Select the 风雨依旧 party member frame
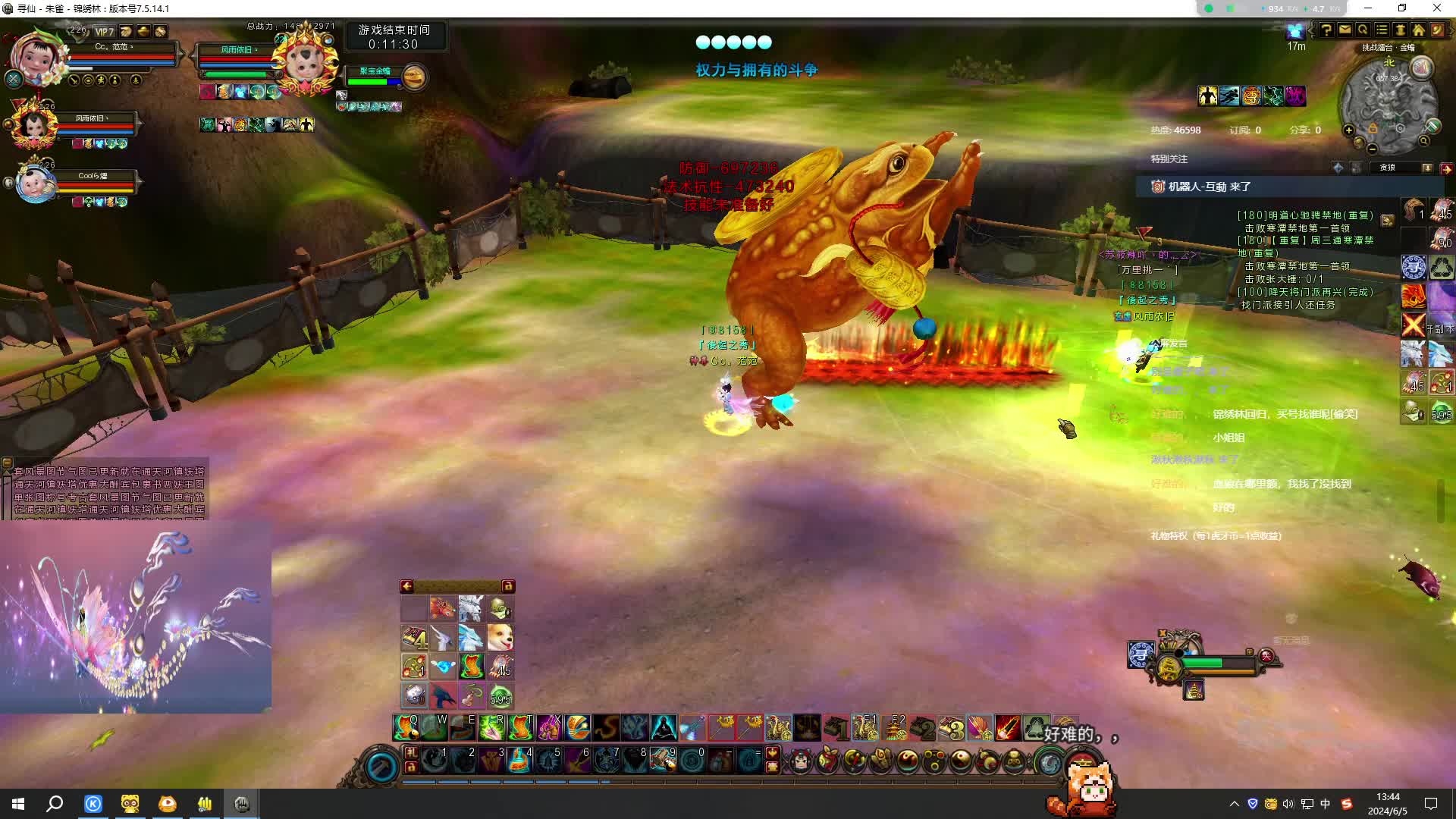Viewport: 1456px width, 819px height. pos(33,124)
